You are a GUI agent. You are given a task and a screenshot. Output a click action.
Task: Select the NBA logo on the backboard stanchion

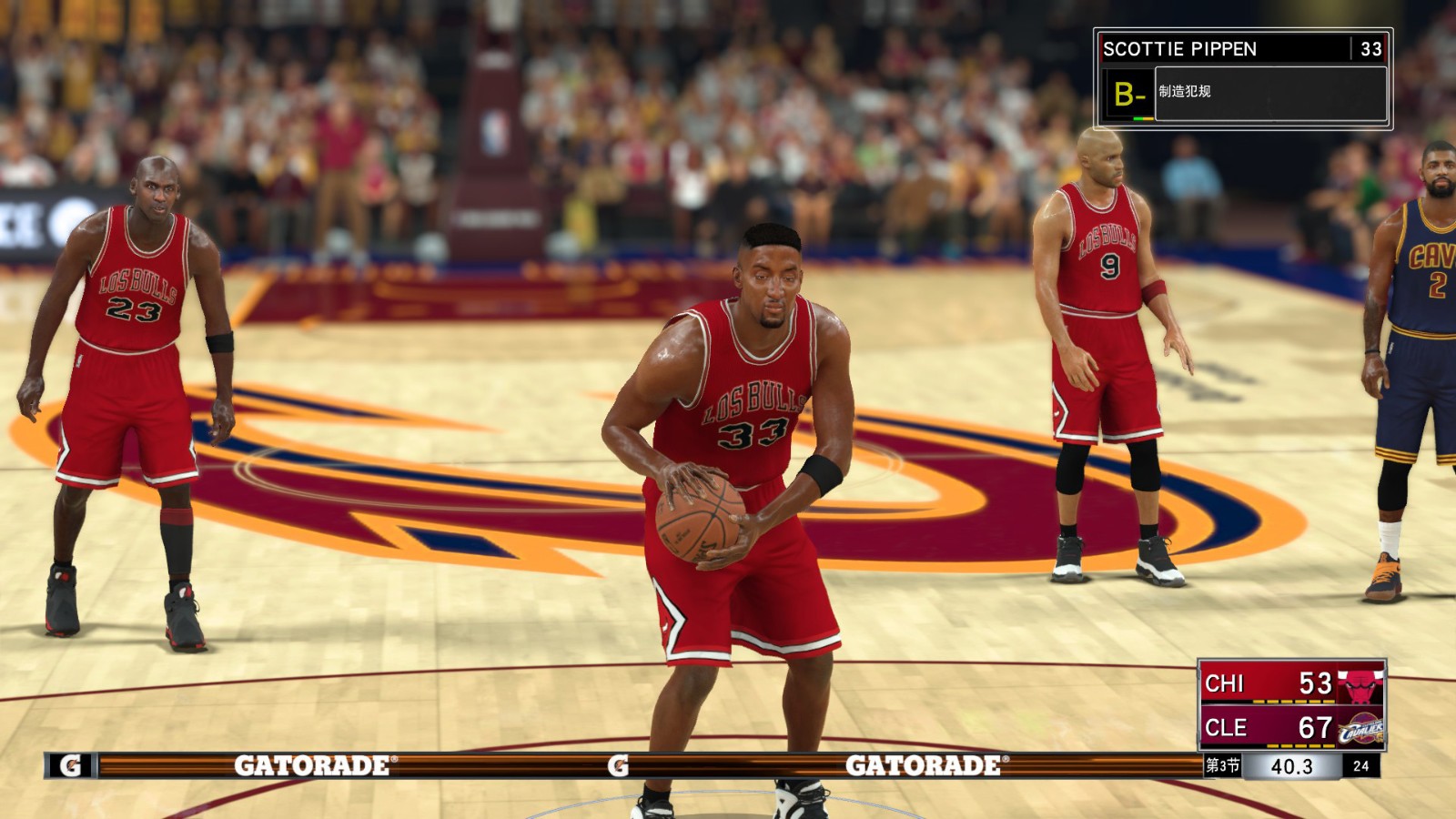tap(494, 135)
